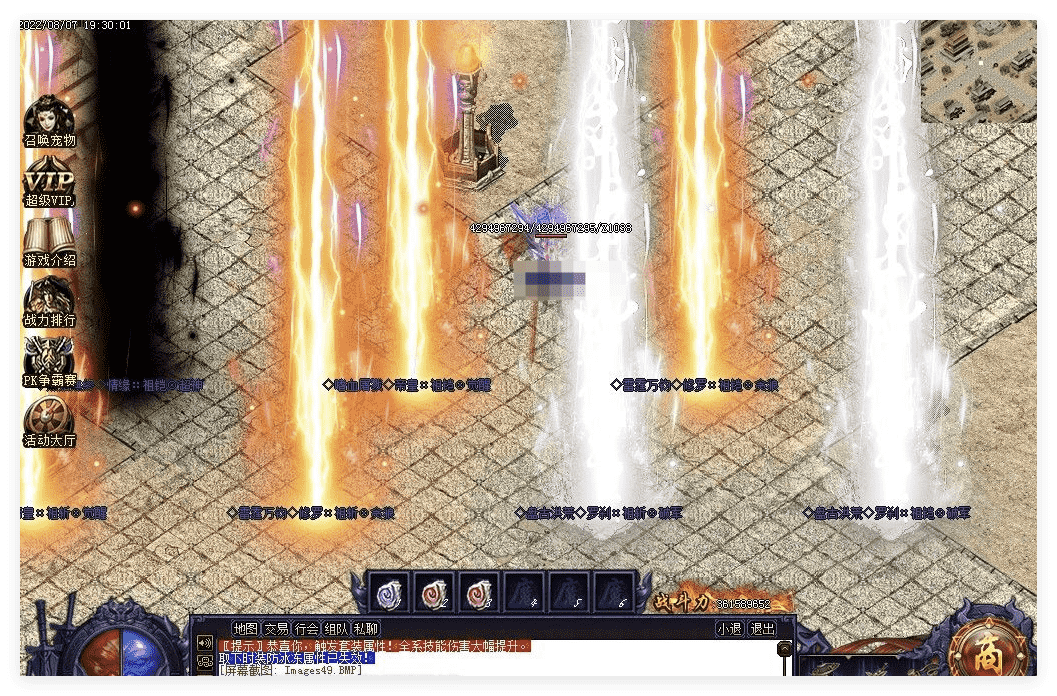
Task: Enter the PK争霸赛 tournament
Action: point(49,361)
